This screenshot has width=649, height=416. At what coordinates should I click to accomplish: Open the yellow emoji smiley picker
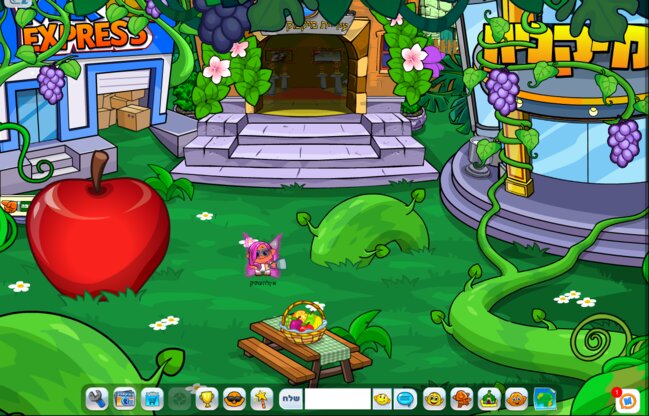point(382,399)
